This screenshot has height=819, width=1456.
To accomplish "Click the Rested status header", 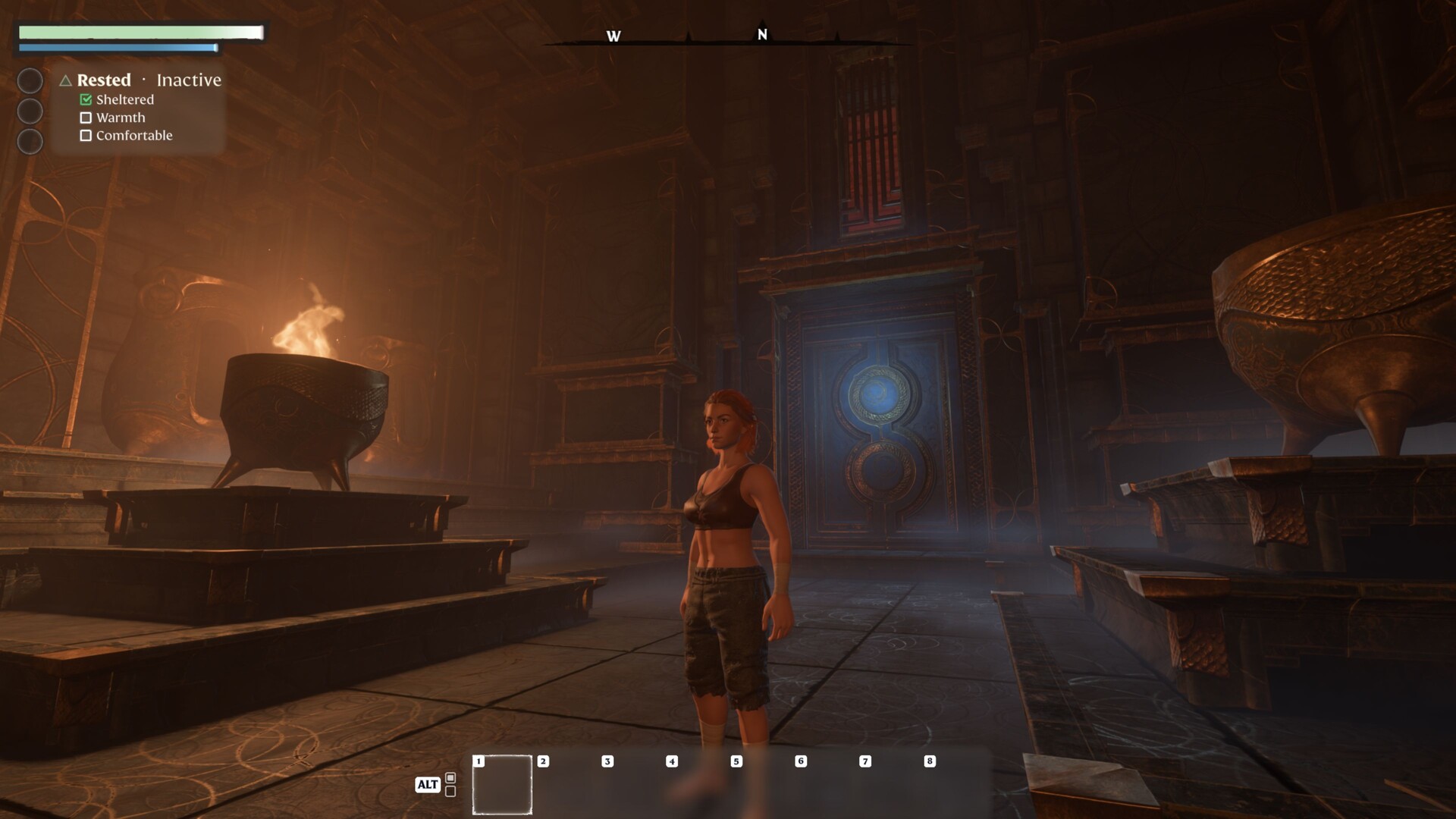I will click(104, 80).
